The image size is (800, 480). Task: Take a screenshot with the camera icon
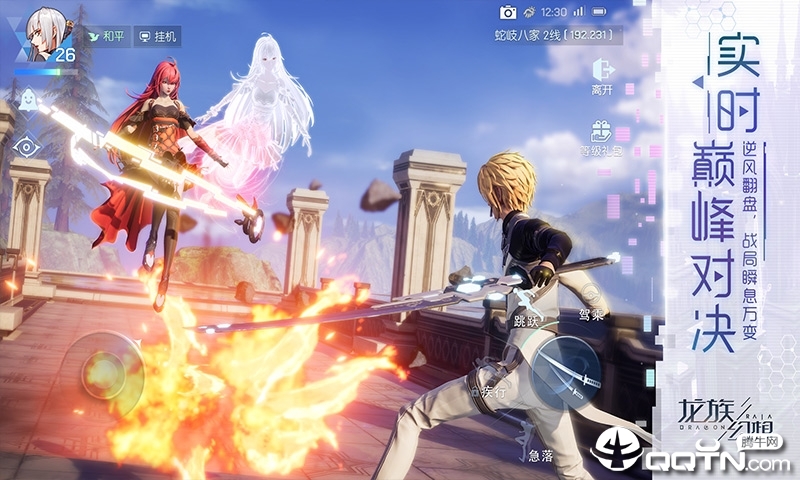508,12
